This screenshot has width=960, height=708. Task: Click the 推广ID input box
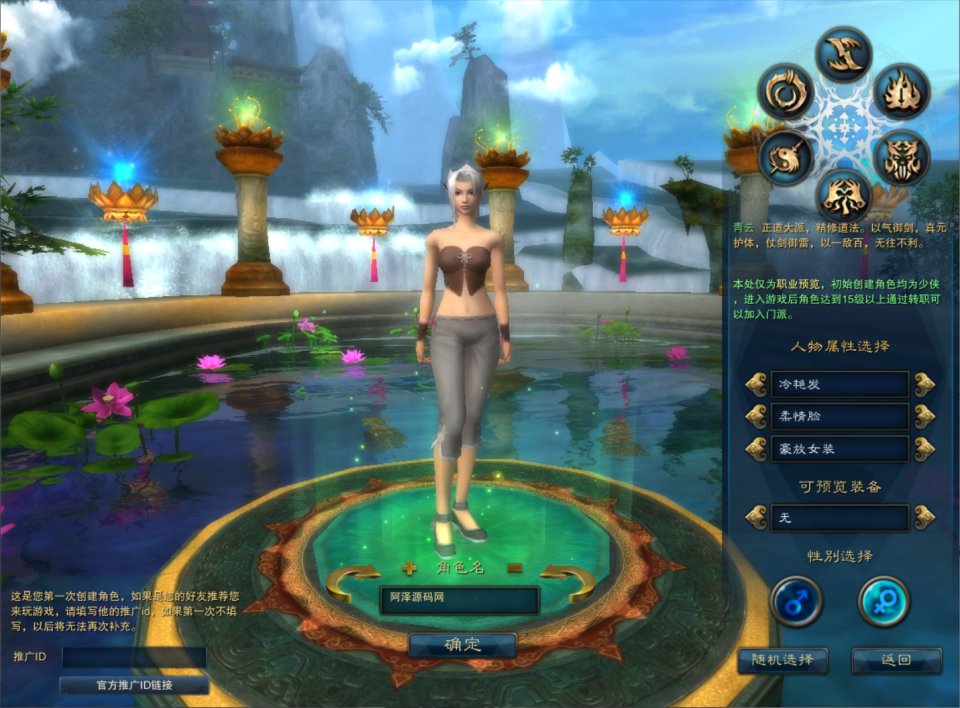[134, 657]
